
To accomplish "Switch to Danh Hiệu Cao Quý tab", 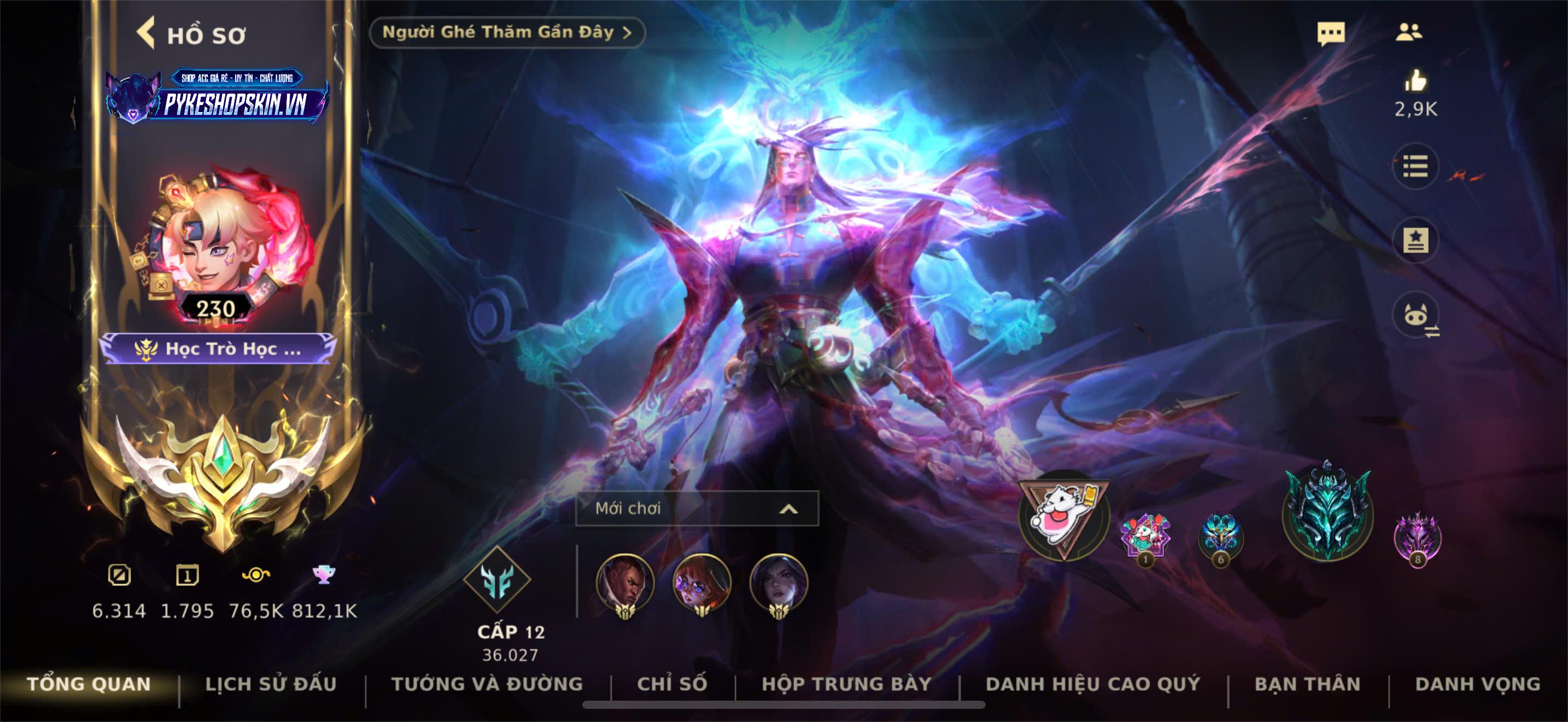I will click(x=1093, y=684).
